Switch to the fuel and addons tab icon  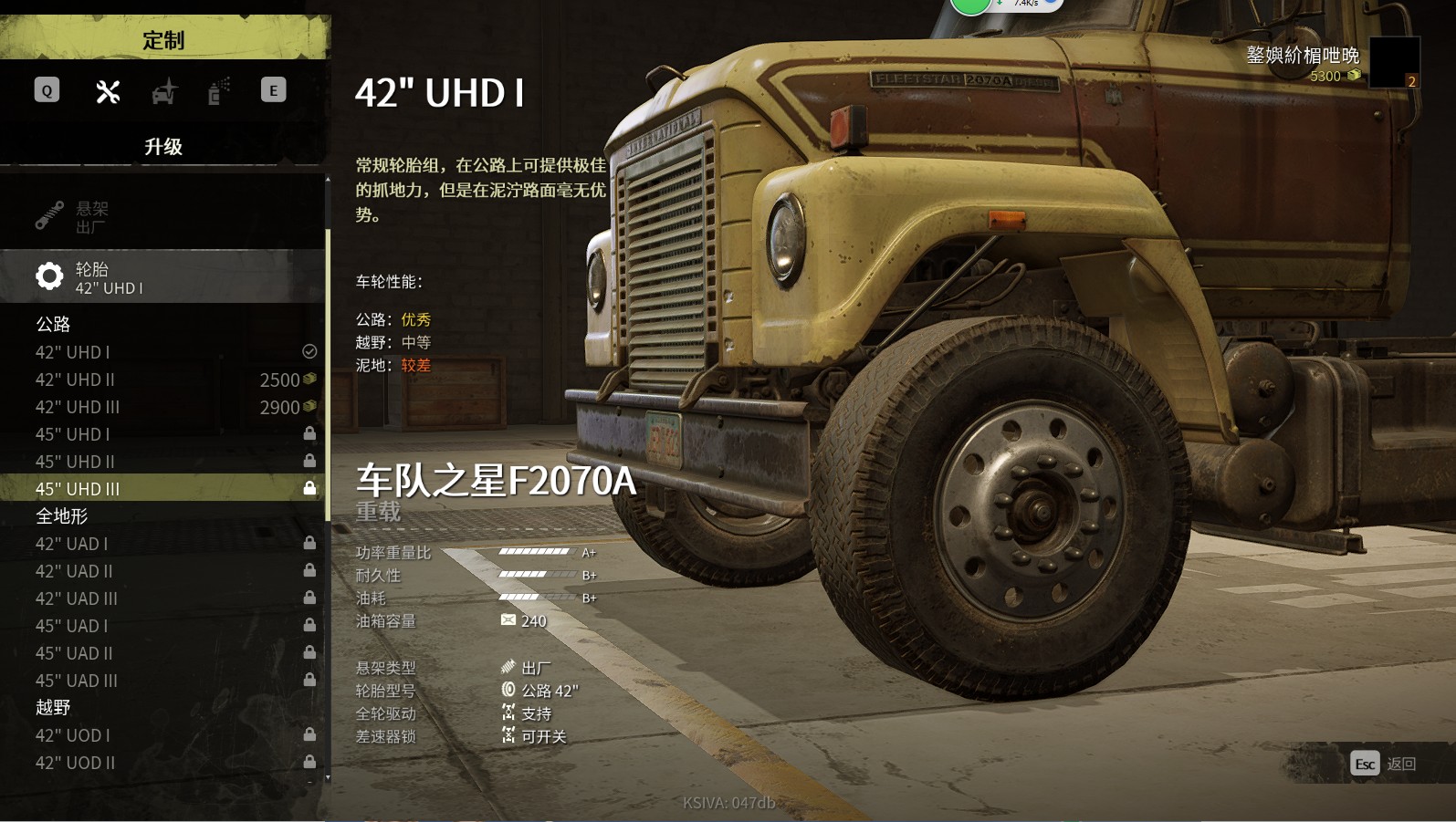tap(217, 91)
